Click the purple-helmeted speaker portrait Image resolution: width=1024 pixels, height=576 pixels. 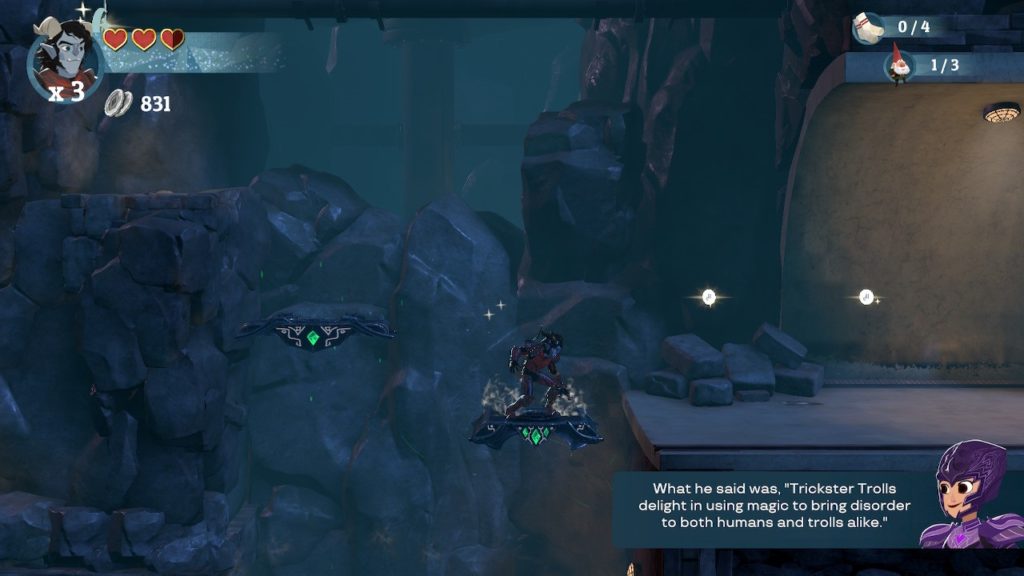tap(968, 496)
